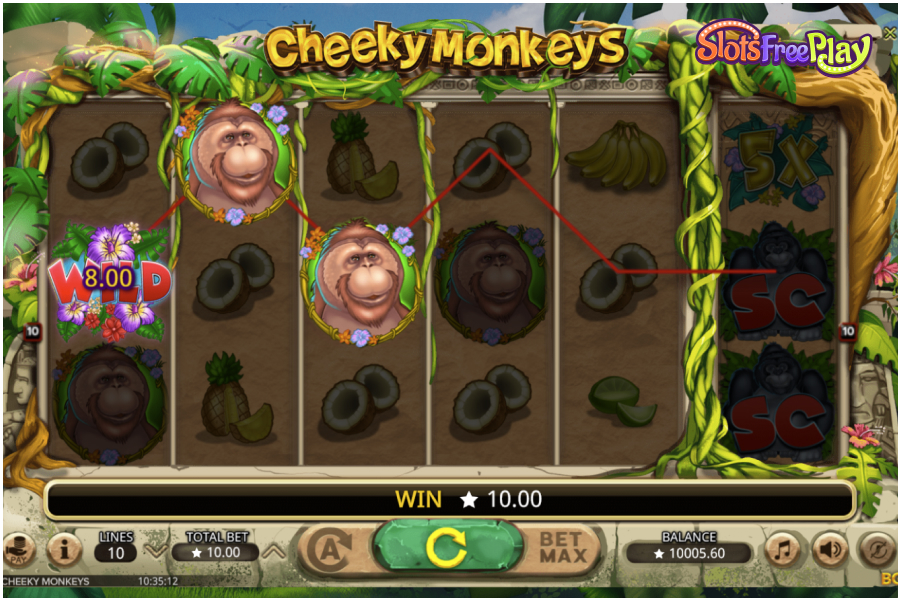The image size is (900, 600).
Task: Decrease the total bet with down arrow
Action: coord(155,549)
